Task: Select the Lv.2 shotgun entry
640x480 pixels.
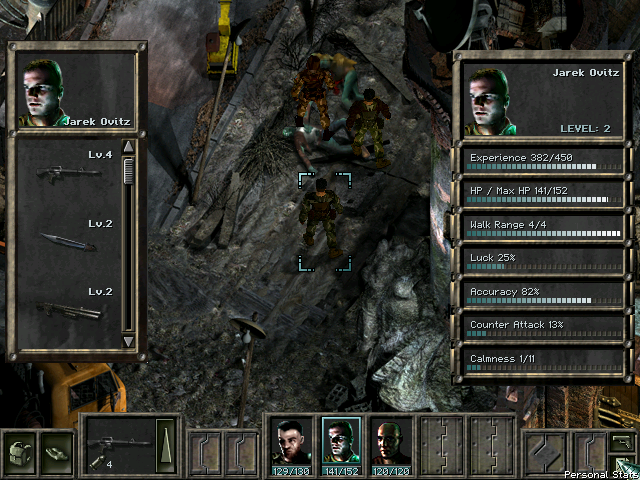Action: [x=68, y=310]
